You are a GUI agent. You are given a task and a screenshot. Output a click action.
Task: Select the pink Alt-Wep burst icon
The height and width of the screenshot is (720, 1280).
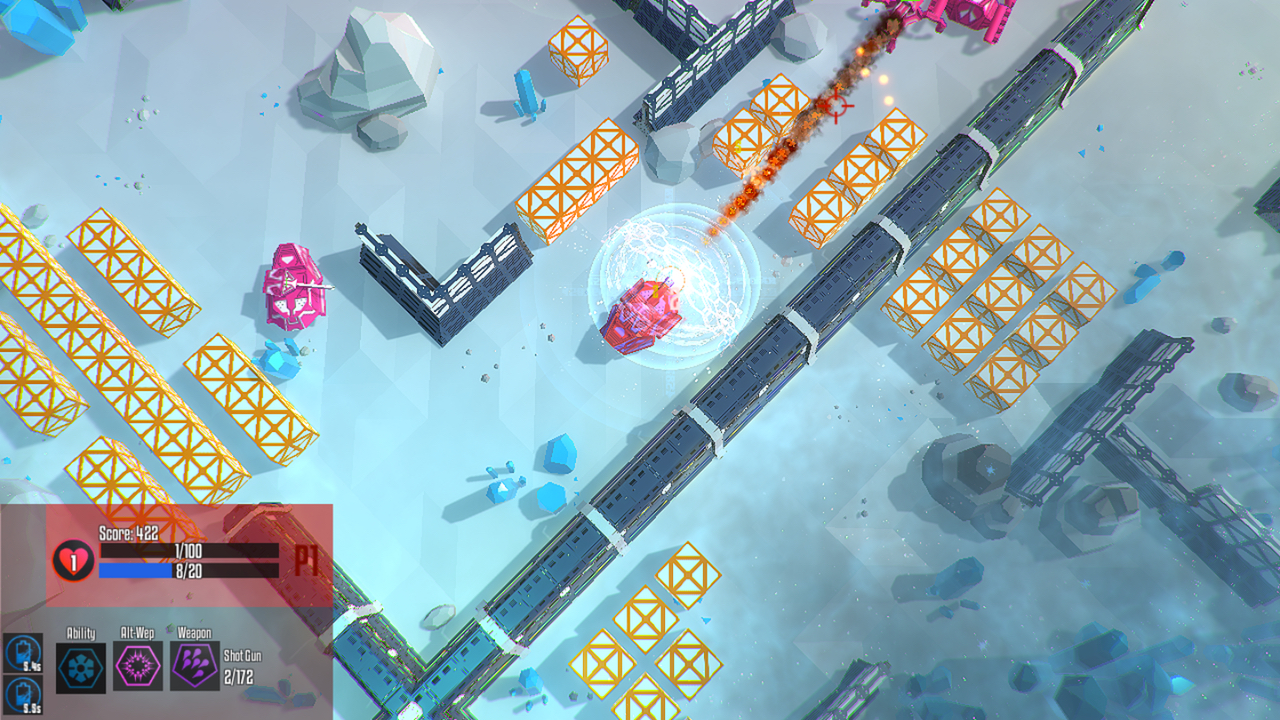pyautogui.click(x=137, y=667)
